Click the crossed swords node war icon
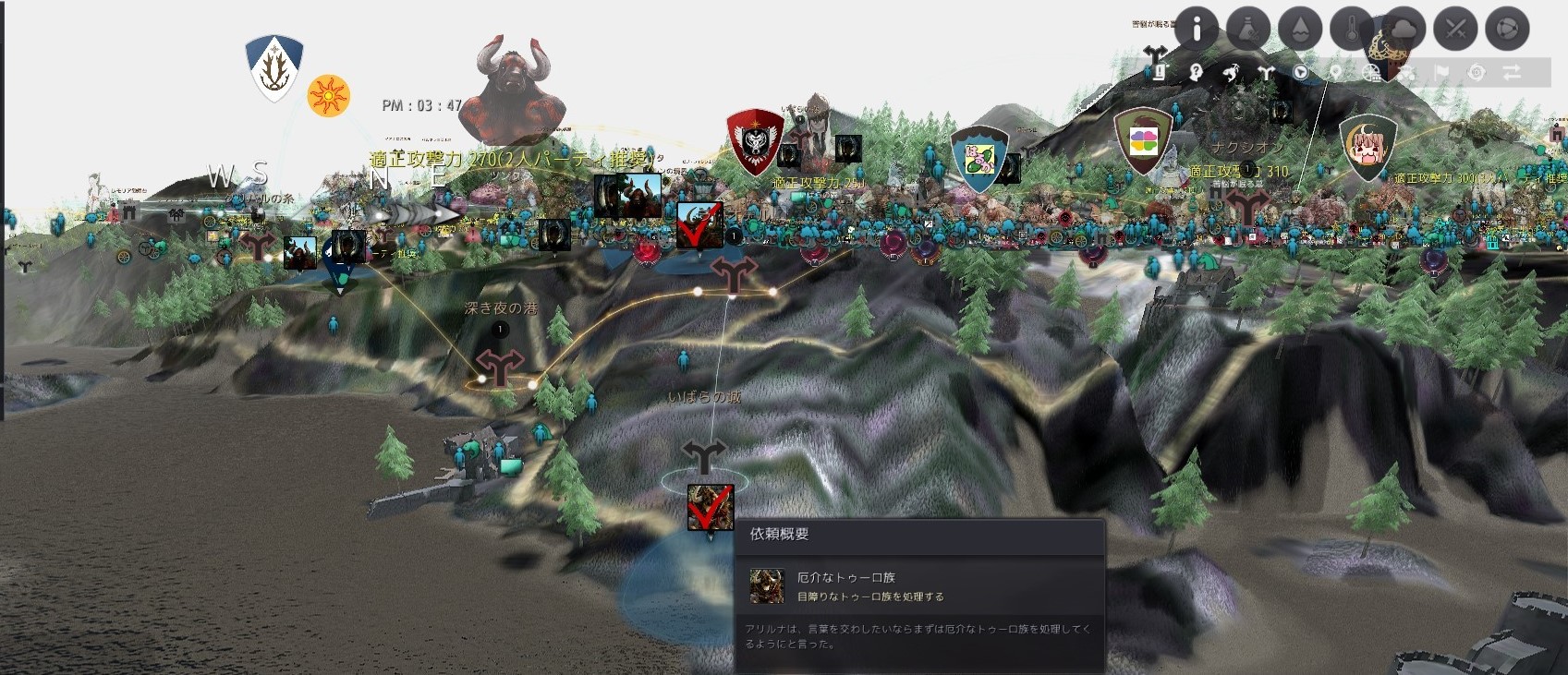 click(x=1454, y=28)
